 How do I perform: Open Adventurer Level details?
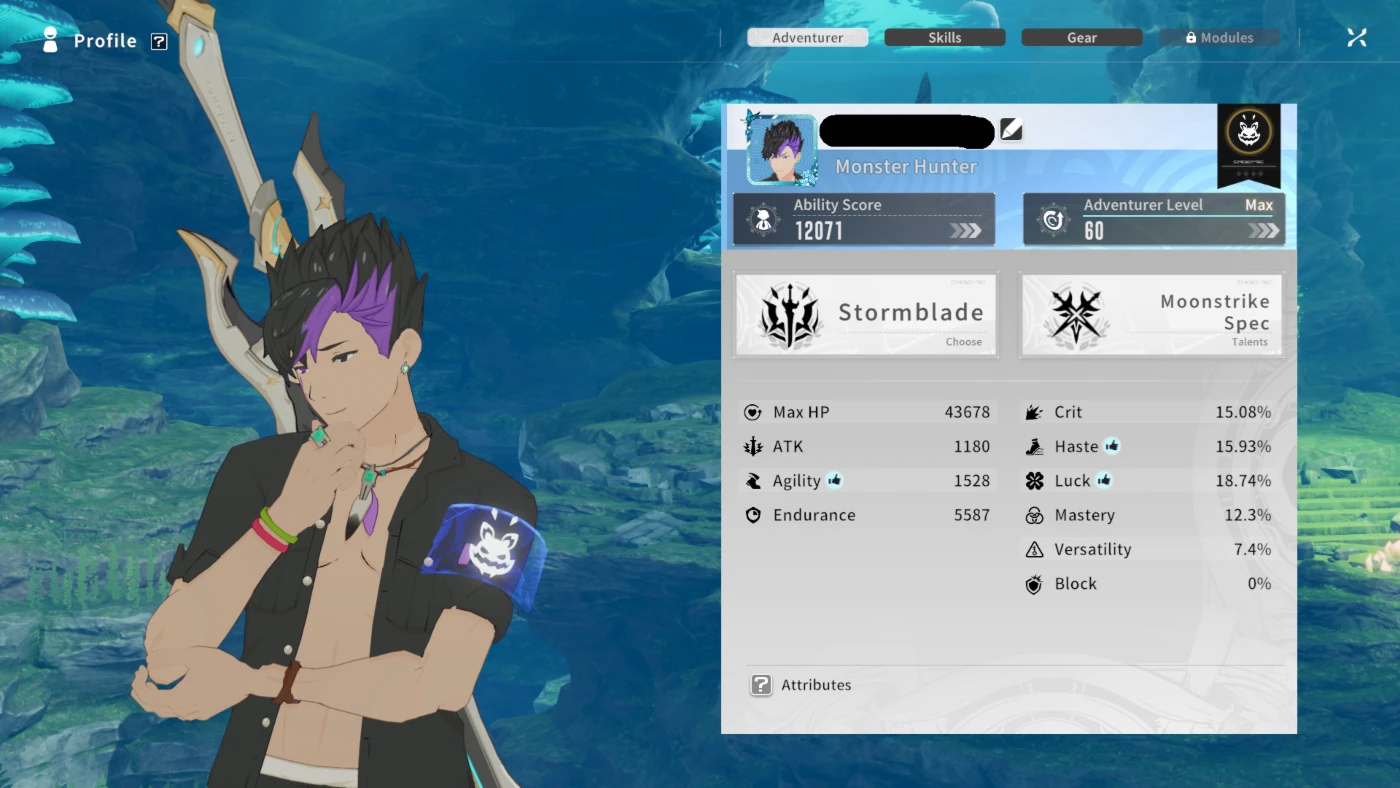(x=1154, y=219)
